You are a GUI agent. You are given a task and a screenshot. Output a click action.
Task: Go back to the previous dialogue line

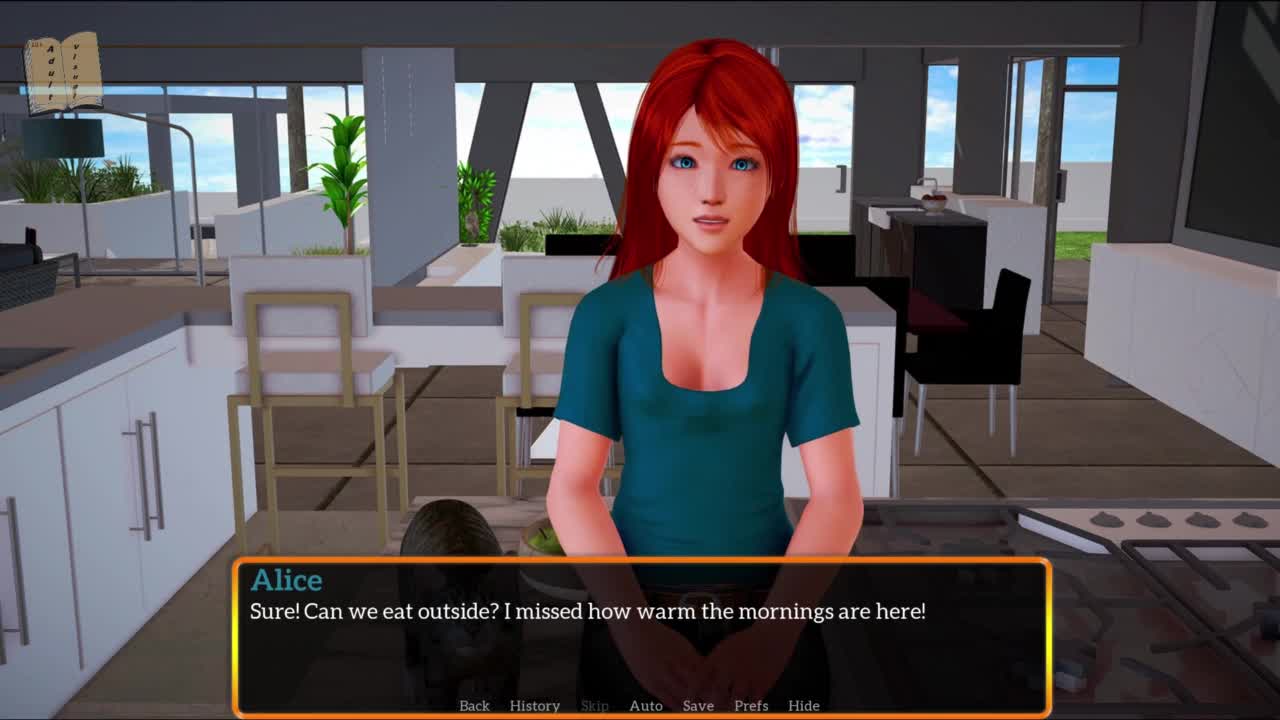pyautogui.click(x=474, y=705)
